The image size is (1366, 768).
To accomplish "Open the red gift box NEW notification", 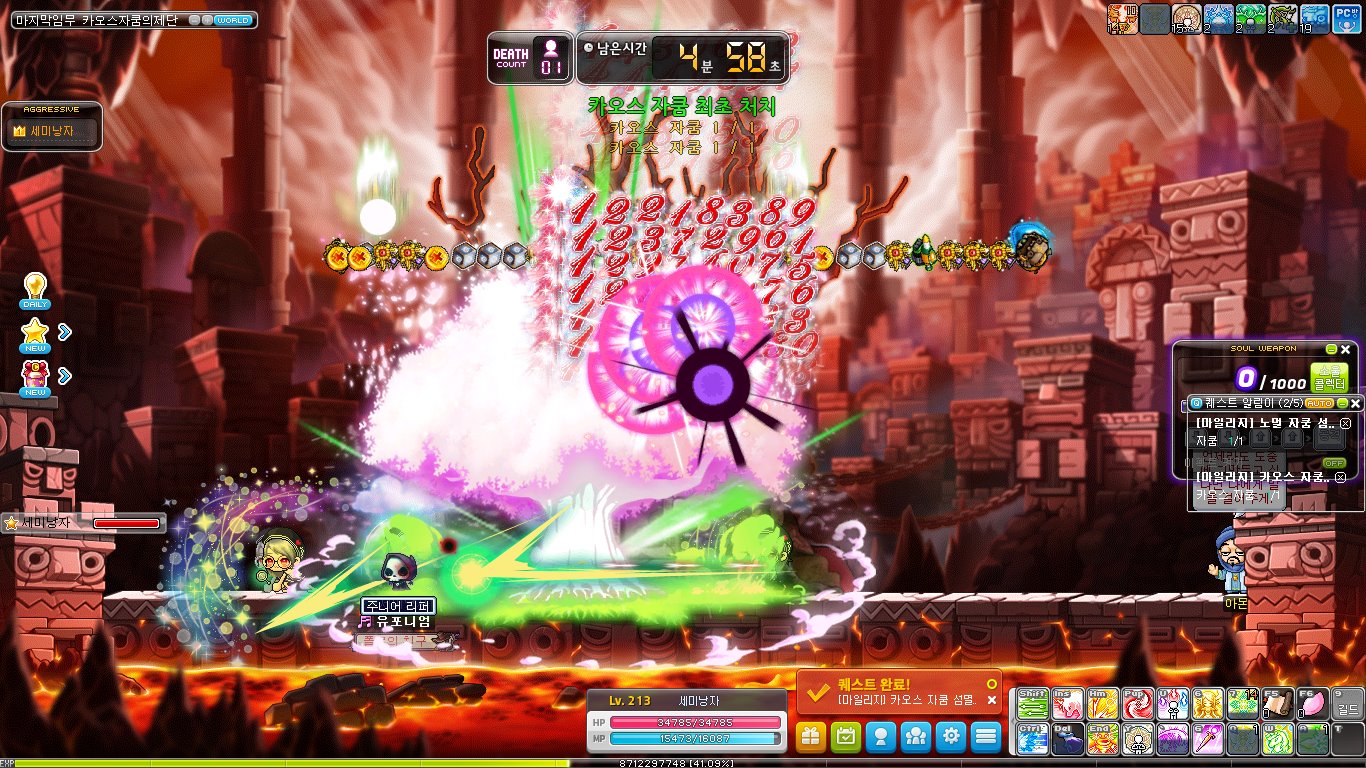I will coord(36,376).
